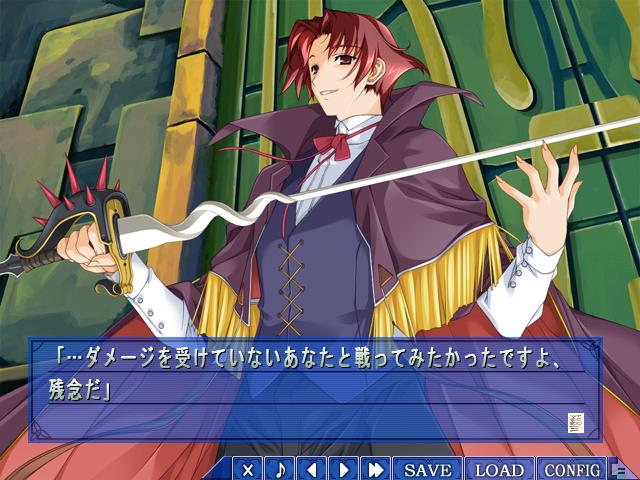The width and height of the screenshot is (640, 480).
Task: Open the LOAD menu
Action: 499,469
